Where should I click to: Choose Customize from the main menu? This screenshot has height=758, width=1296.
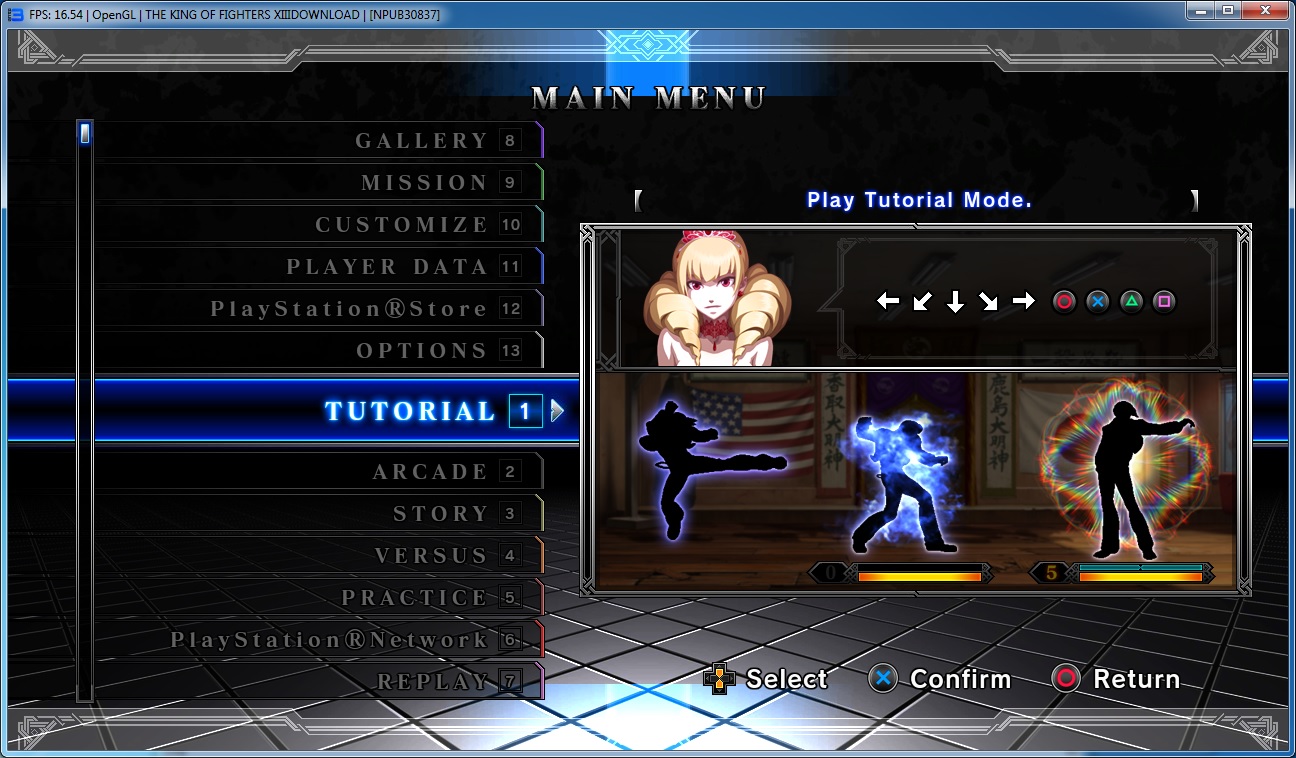401,225
